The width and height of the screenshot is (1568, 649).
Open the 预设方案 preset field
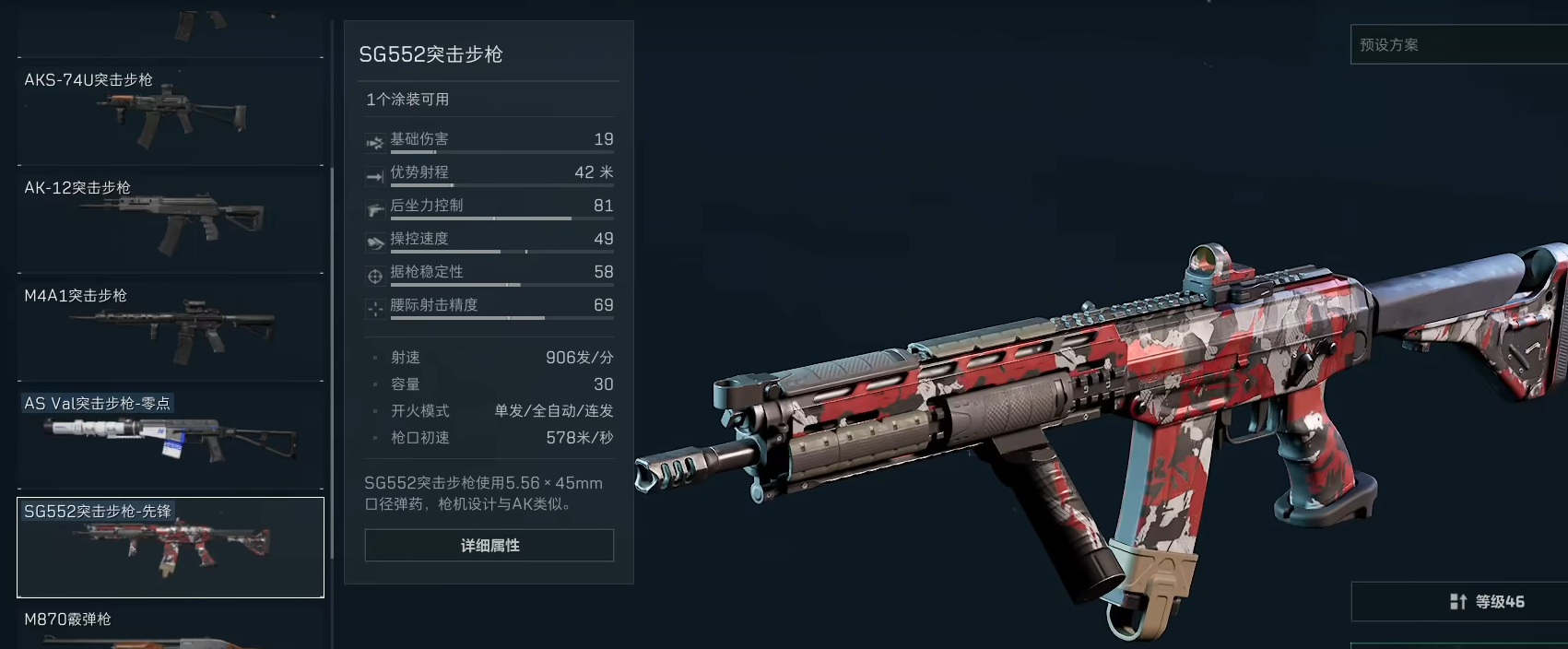(1458, 45)
